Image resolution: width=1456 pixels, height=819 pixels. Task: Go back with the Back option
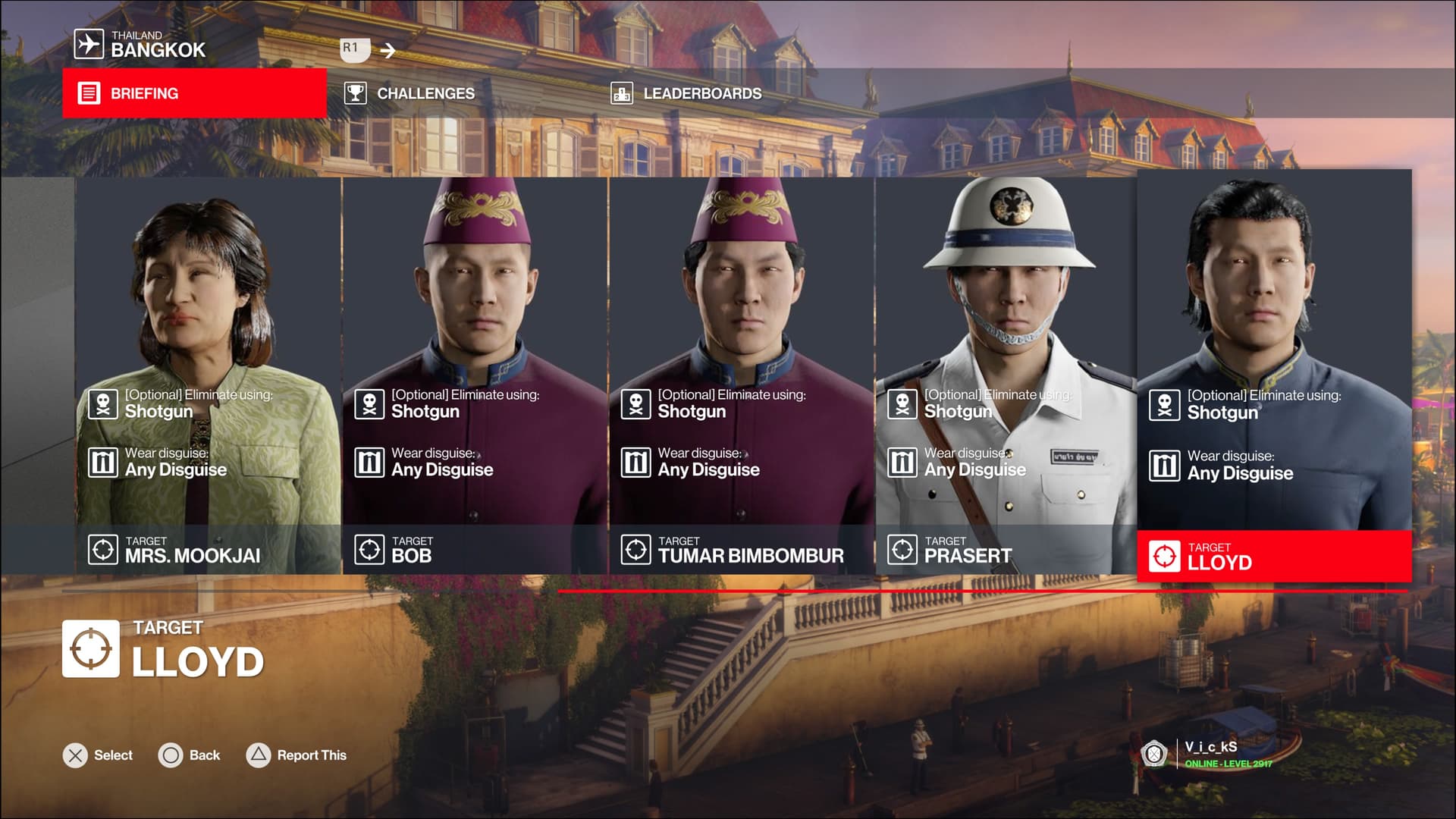click(190, 755)
